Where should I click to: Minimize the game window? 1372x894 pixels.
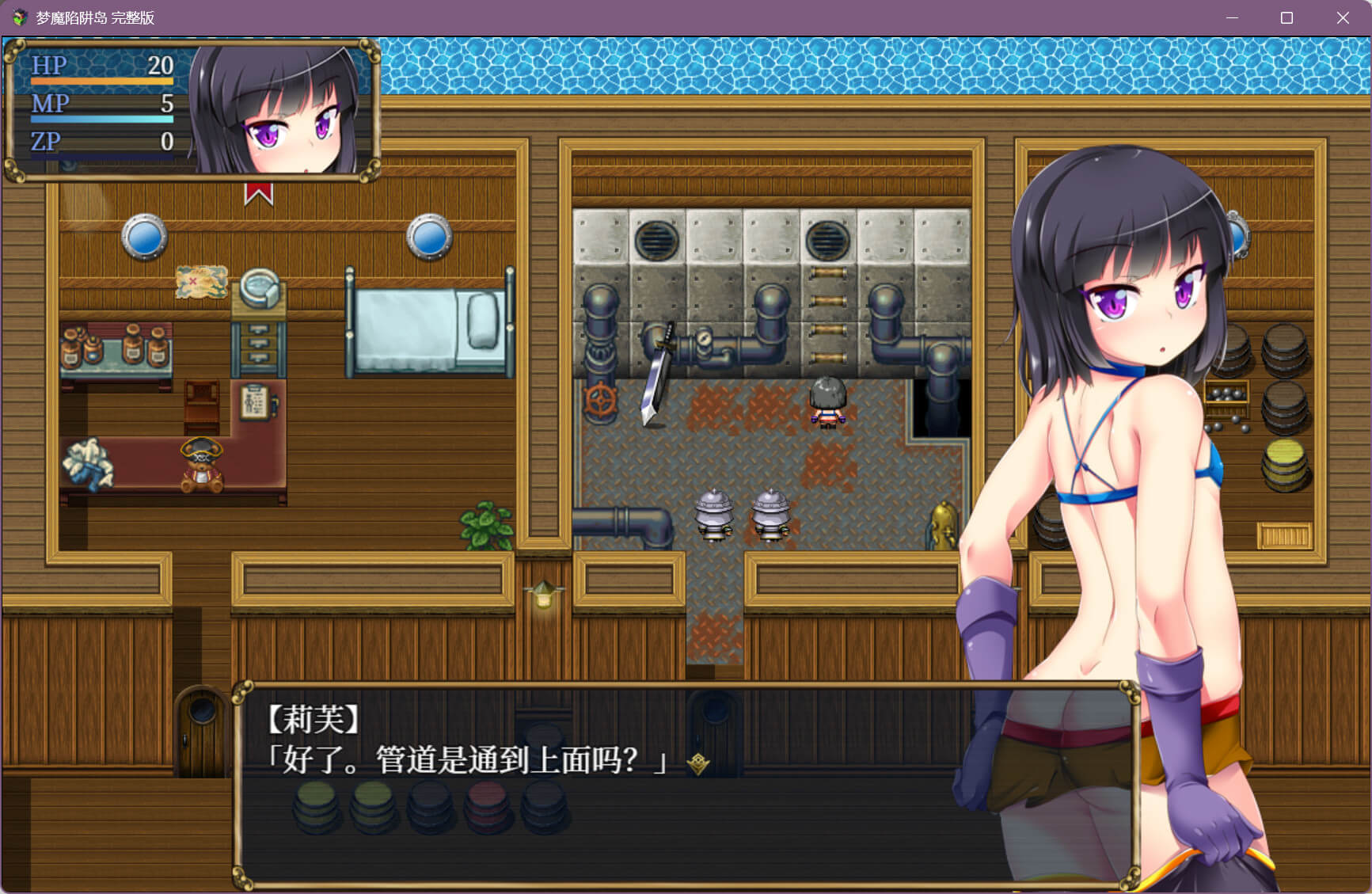[1232, 17]
